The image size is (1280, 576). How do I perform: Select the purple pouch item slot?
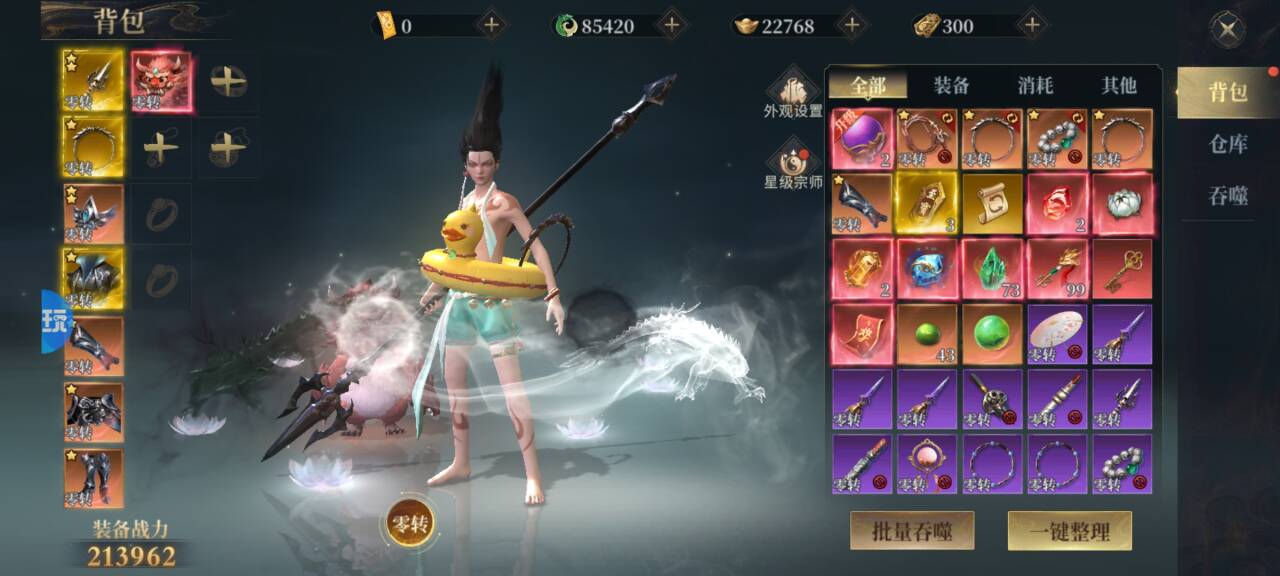[862, 139]
